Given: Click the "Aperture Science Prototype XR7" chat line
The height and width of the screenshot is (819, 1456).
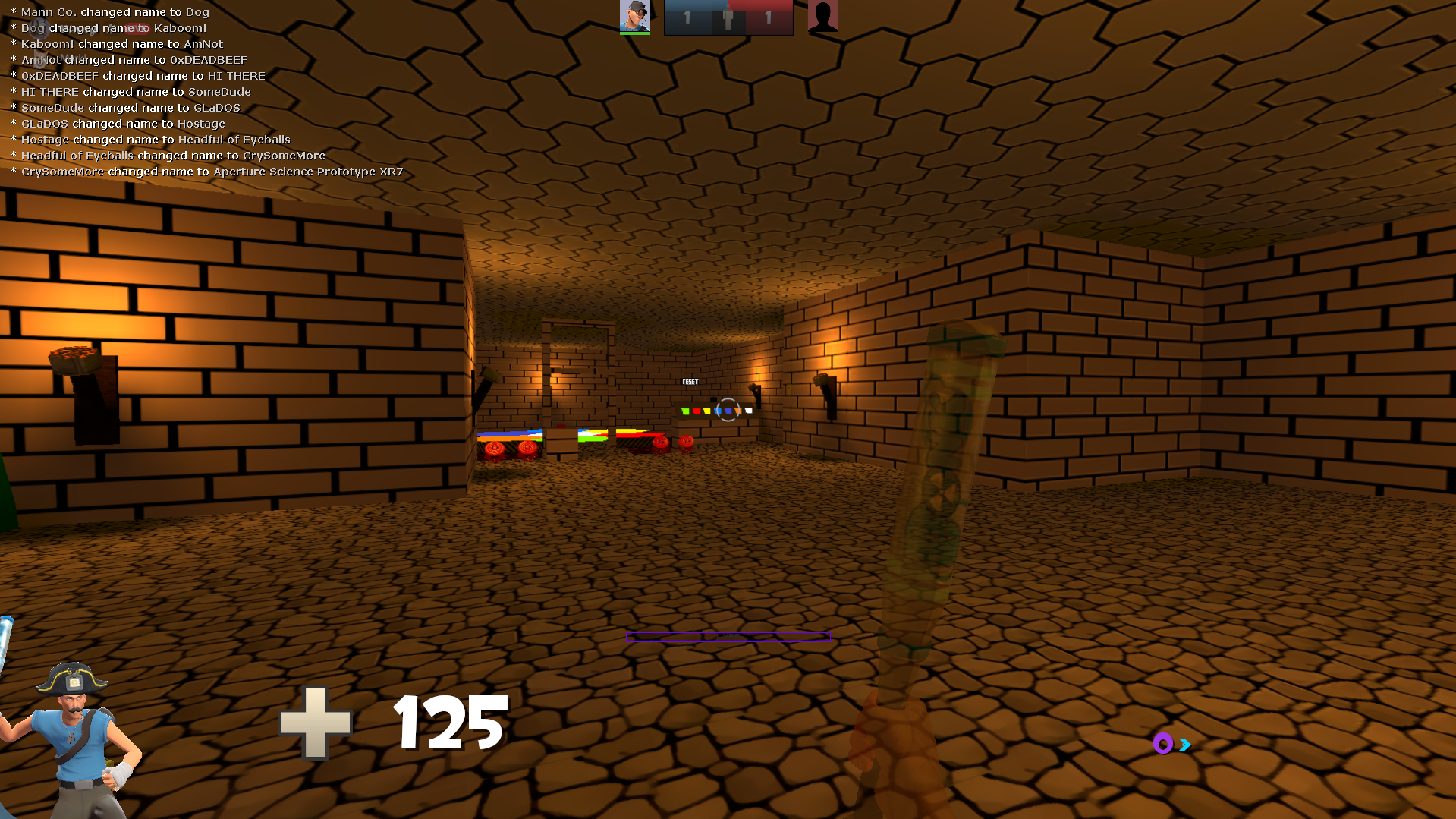Looking at the screenshot, I should point(207,172).
